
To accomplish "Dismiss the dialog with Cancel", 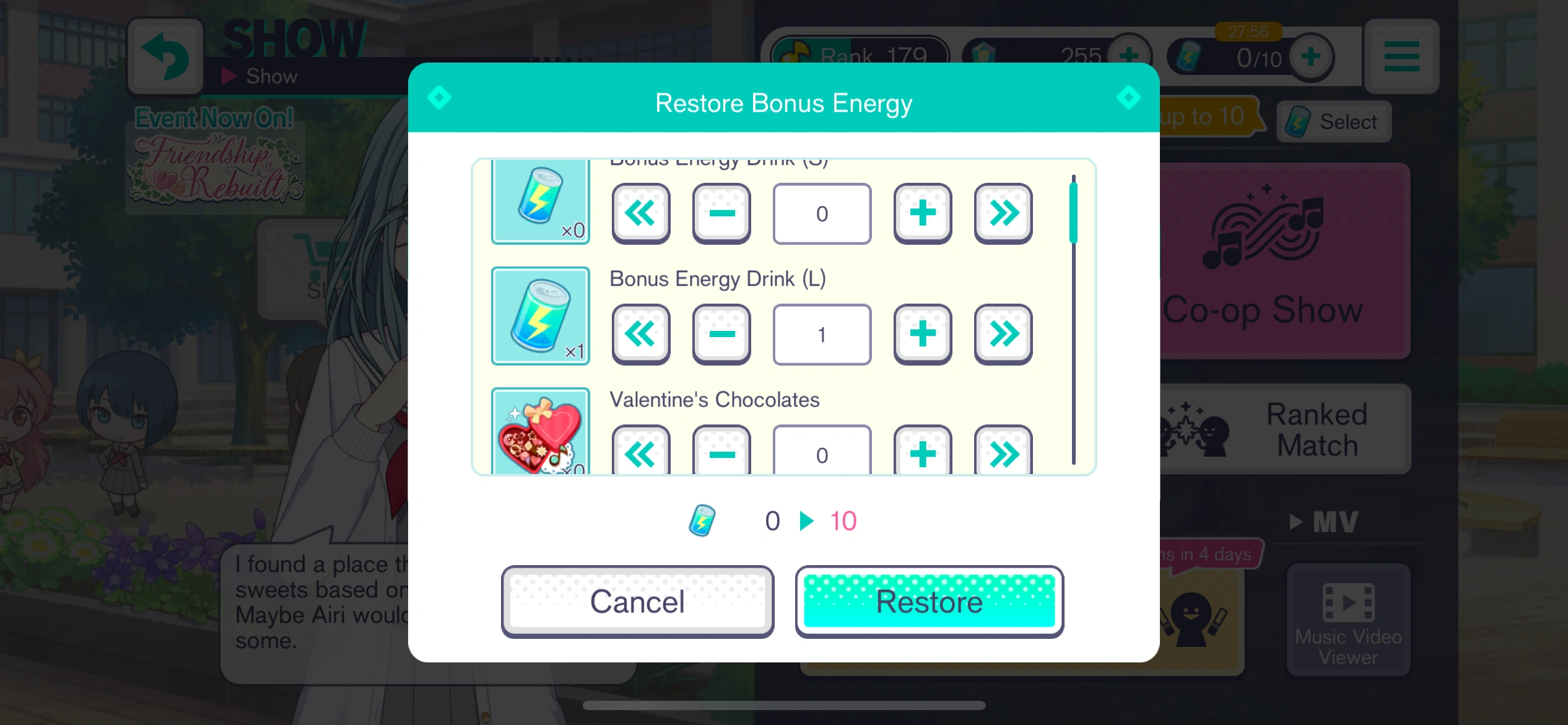I will 637,601.
